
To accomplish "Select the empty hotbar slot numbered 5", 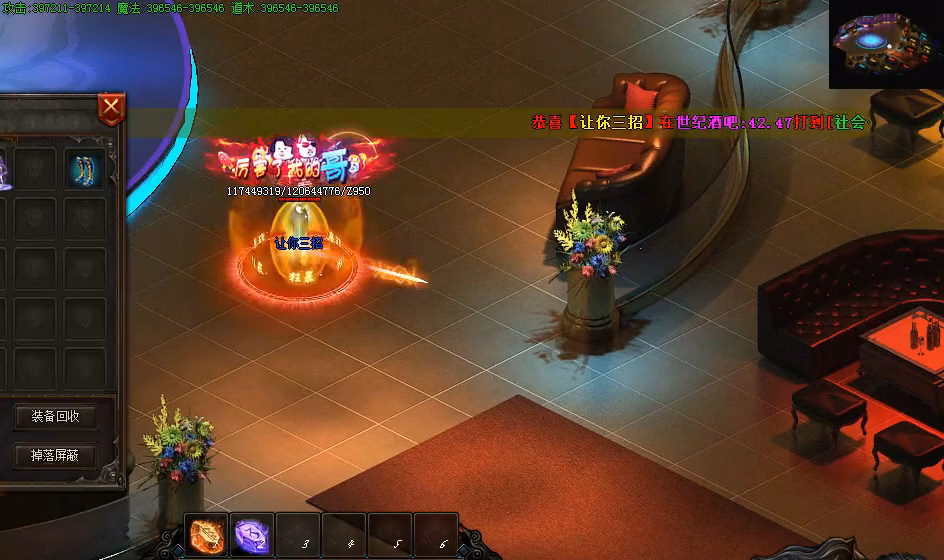I will click(x=390, y=536).
